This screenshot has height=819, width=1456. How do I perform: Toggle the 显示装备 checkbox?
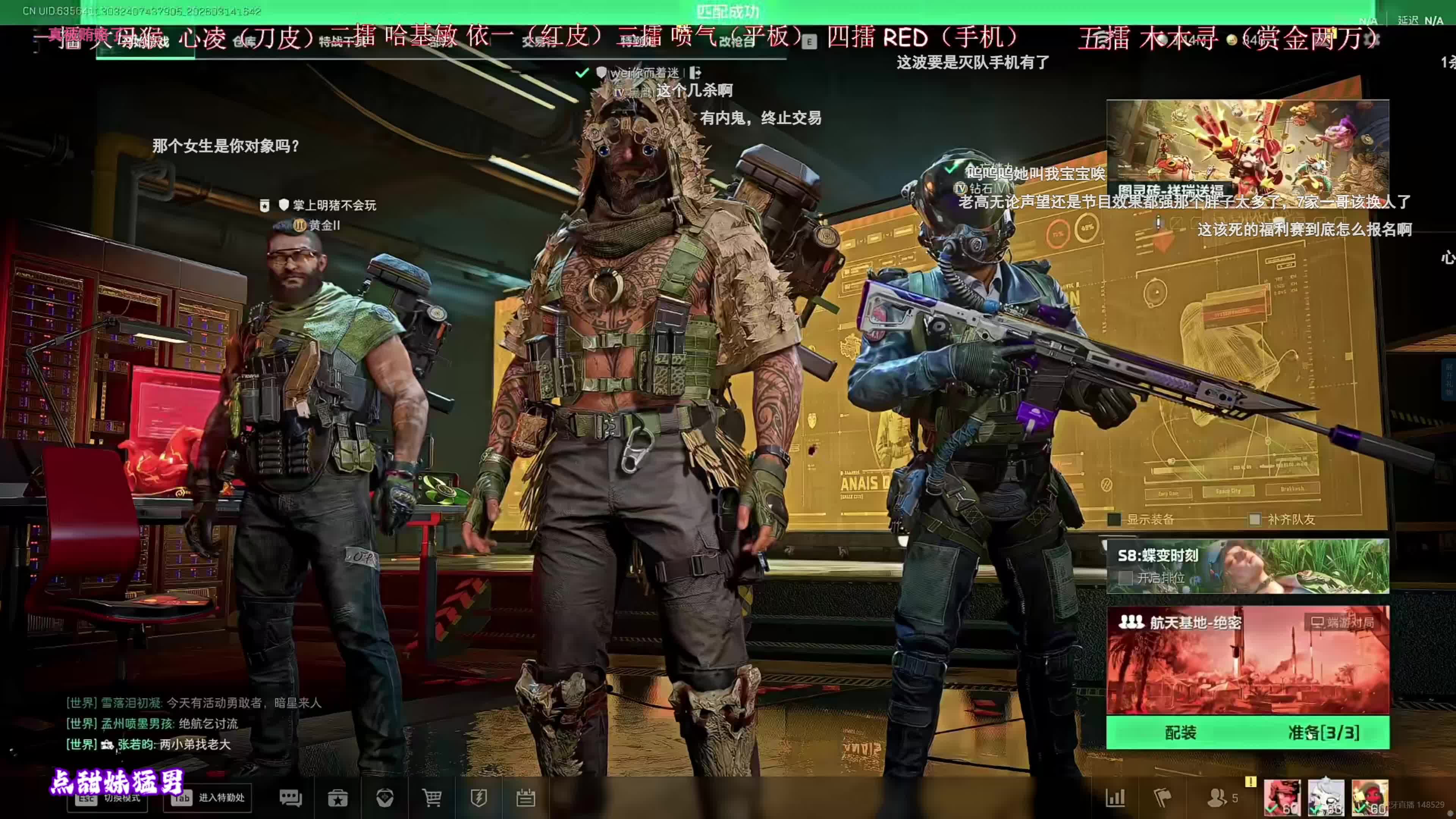tap(1114, 519)
